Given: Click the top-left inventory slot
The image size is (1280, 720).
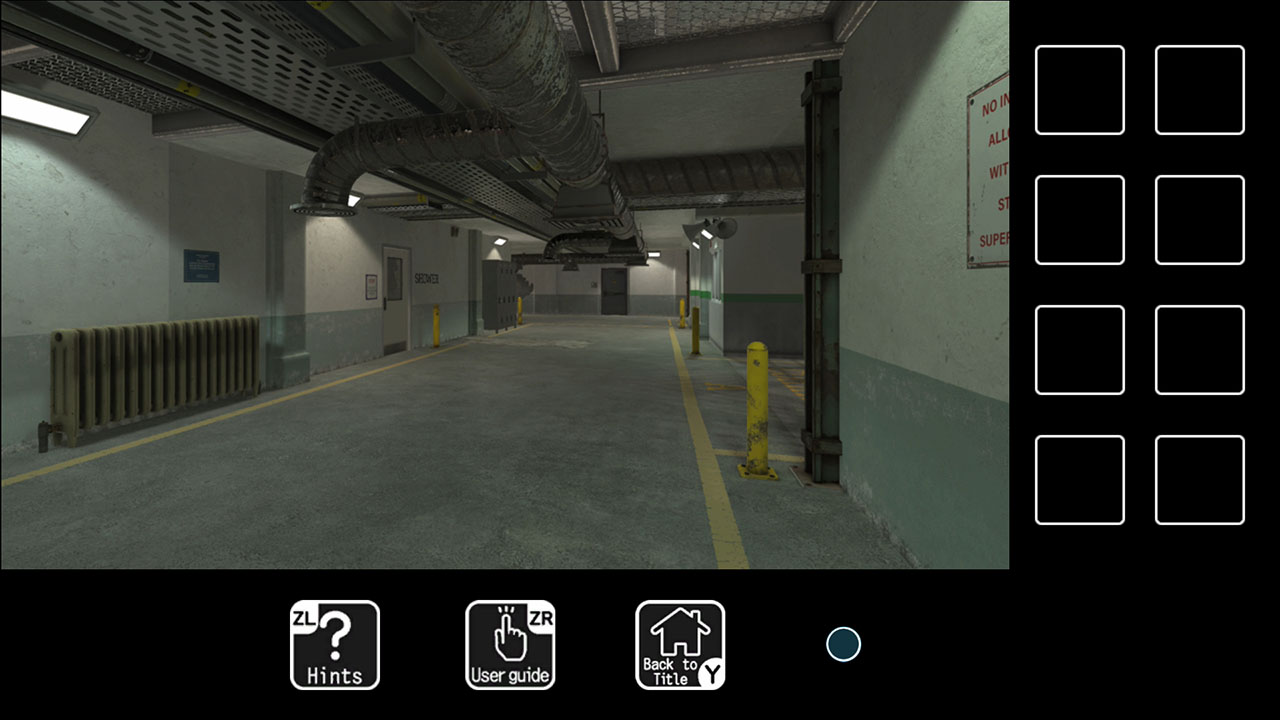Looking at the screenshot, I should click(1079, 91).
